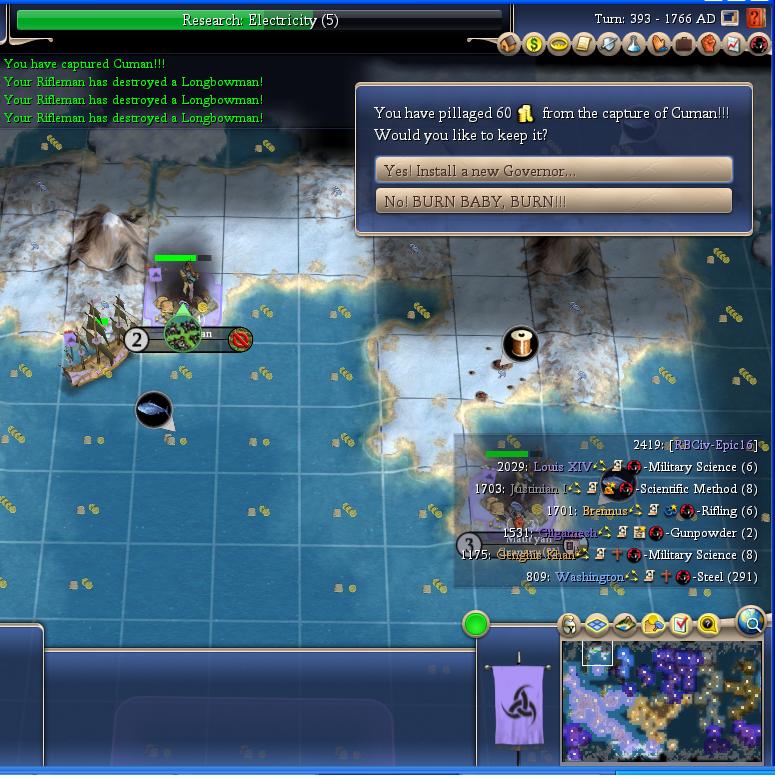Screen dimensions: 775x780
Task: Open the Financial Advisor dollar icon
Action: [x=534, y=44]
